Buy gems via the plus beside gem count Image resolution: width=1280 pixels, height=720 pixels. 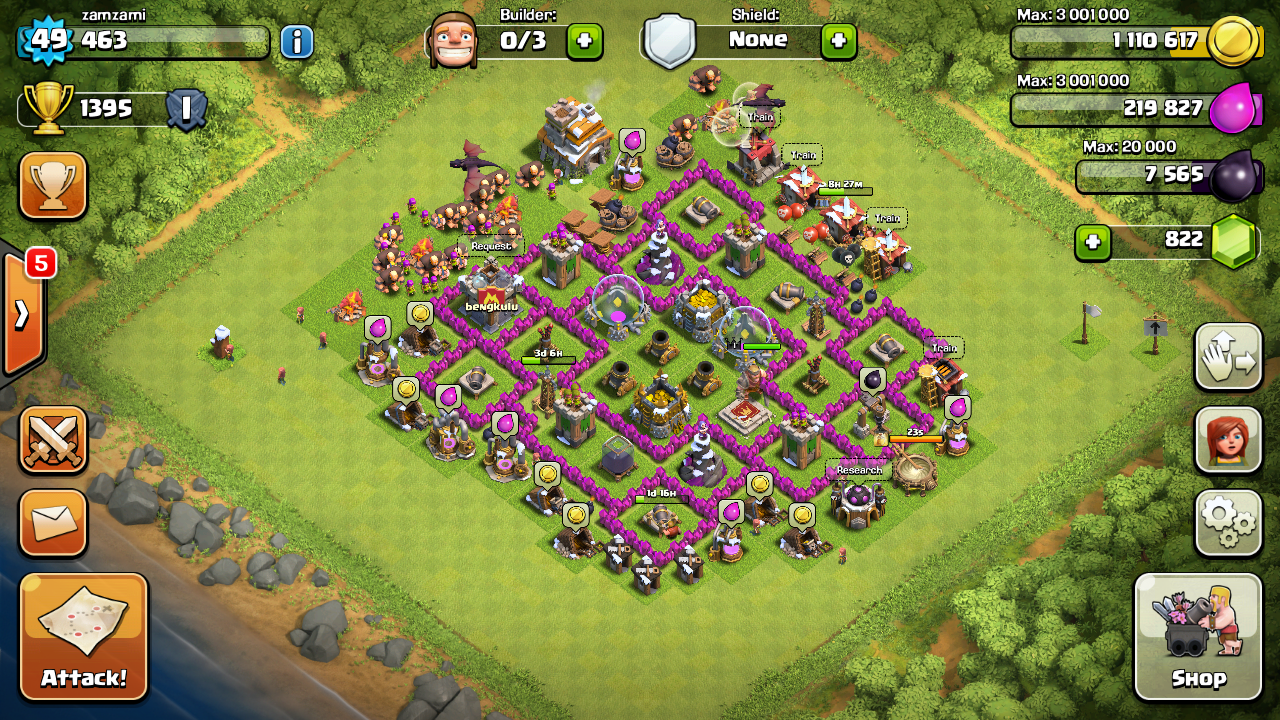(x=1092, y=241)
